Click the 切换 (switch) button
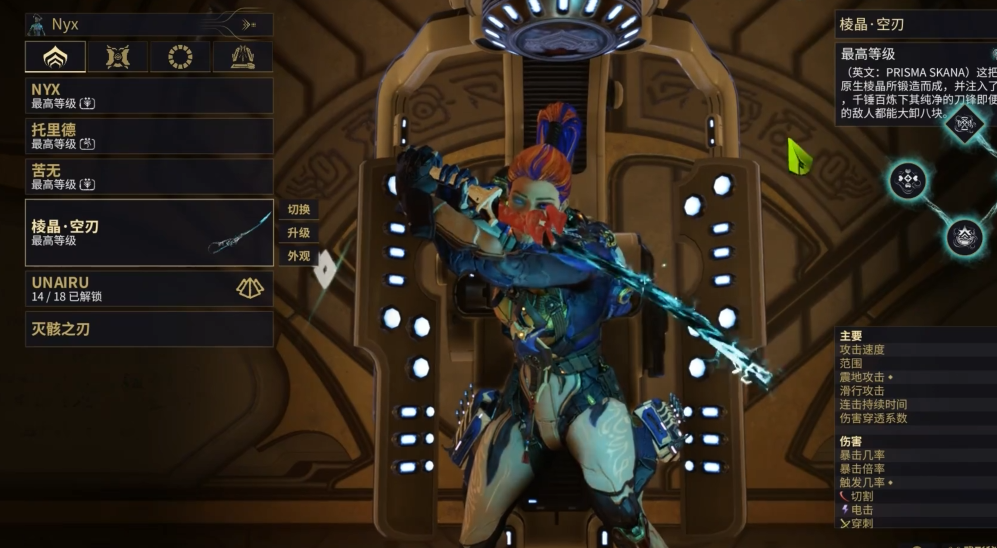997x548 pixels. 298,210
